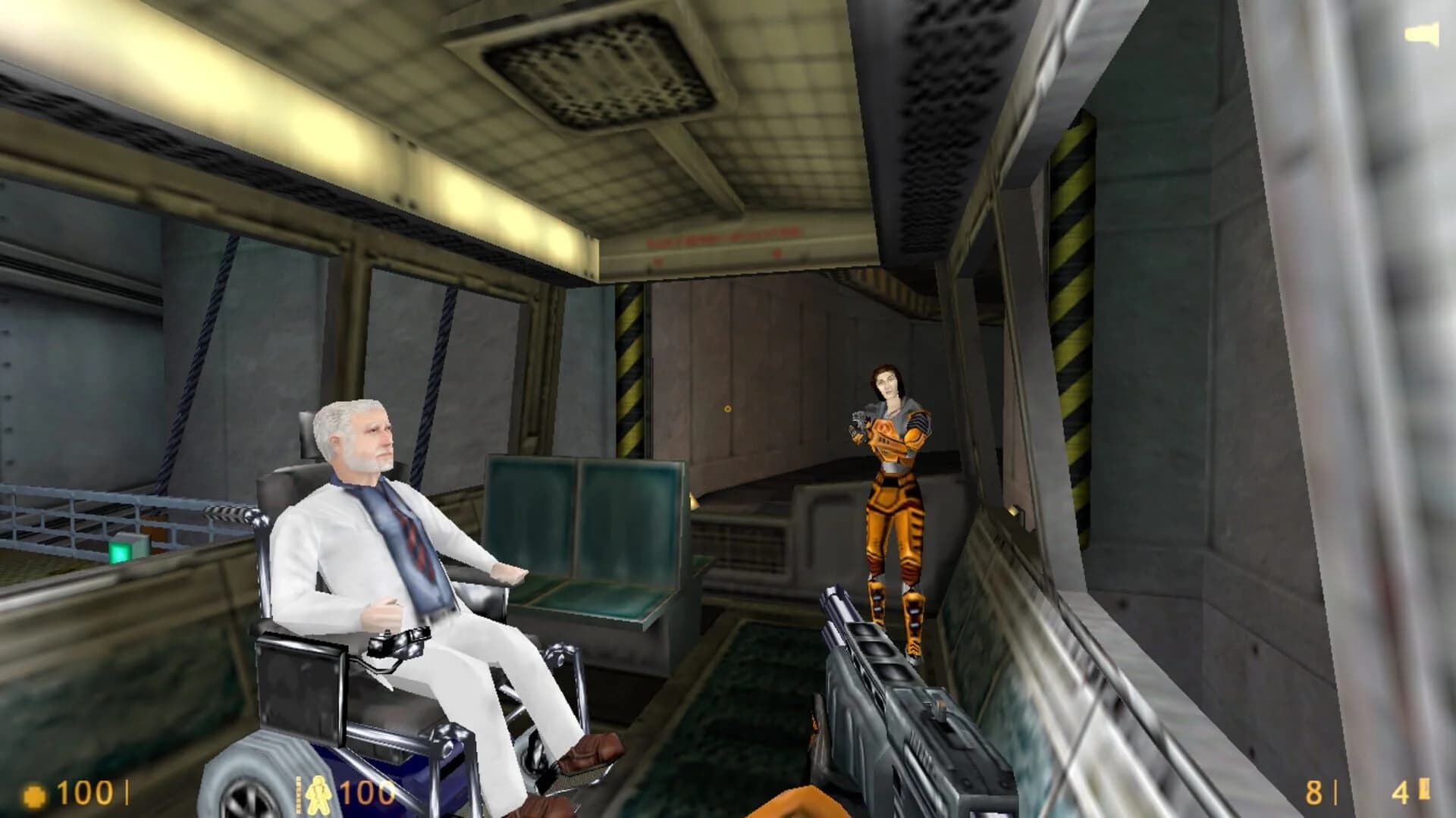Click the crosshair at screen center
This screenshot has height=818, width=1456.
click(x=727, y=407)
